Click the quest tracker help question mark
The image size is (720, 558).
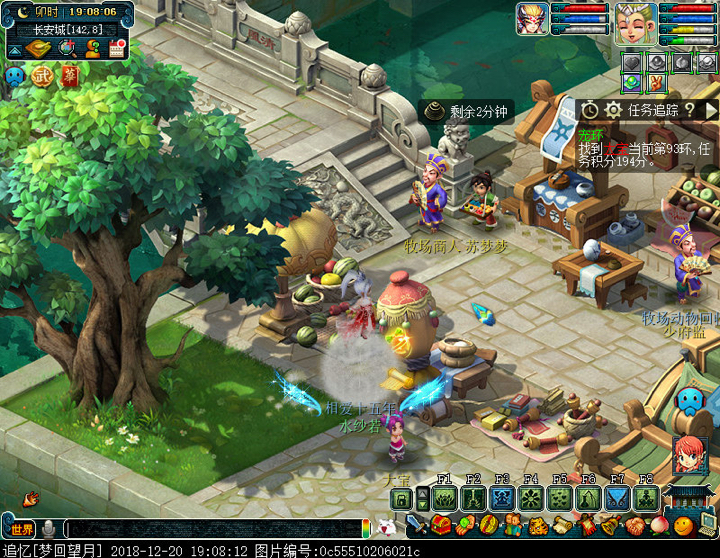point(689,110)
